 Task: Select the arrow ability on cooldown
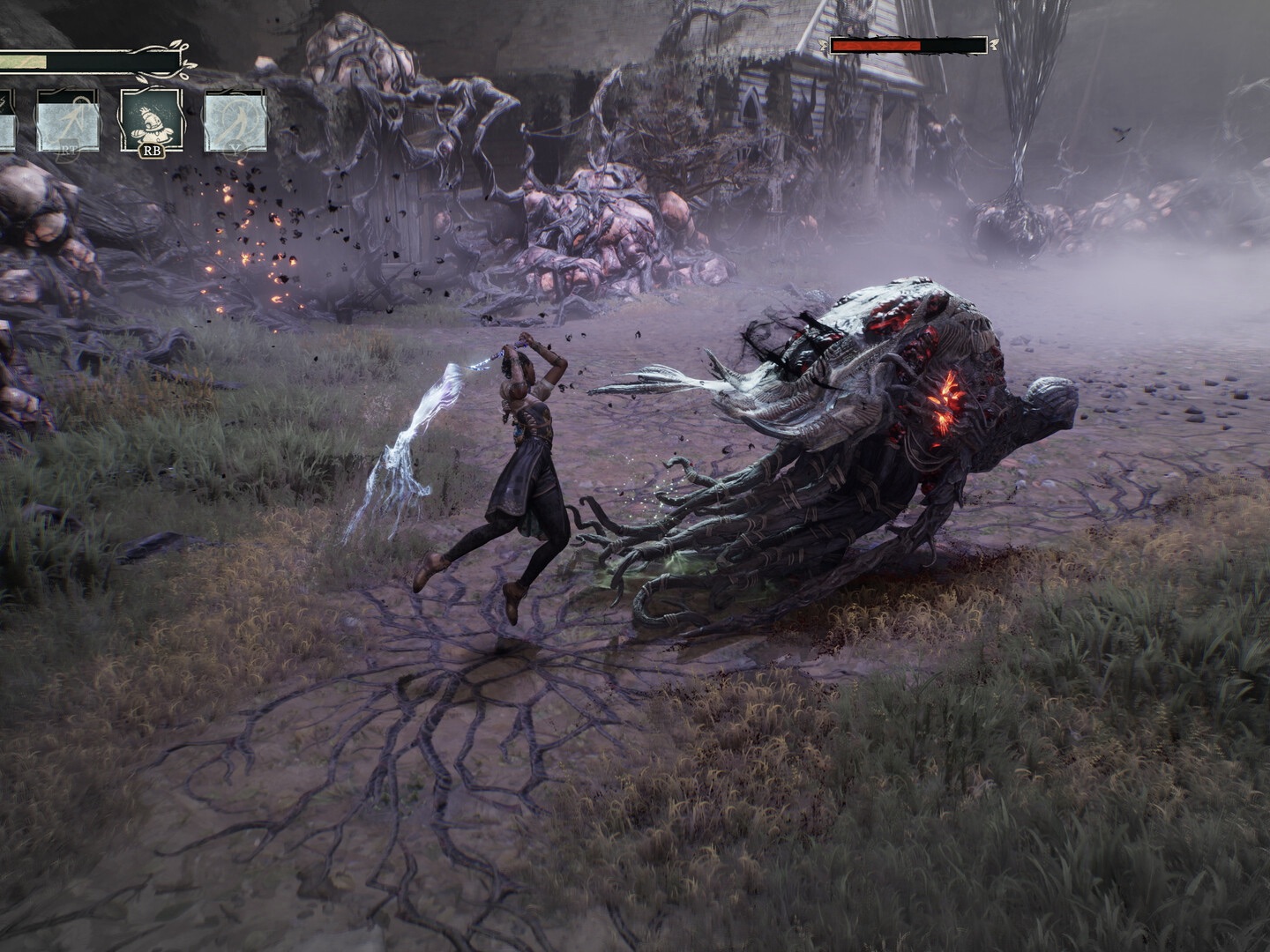(66, 123)
